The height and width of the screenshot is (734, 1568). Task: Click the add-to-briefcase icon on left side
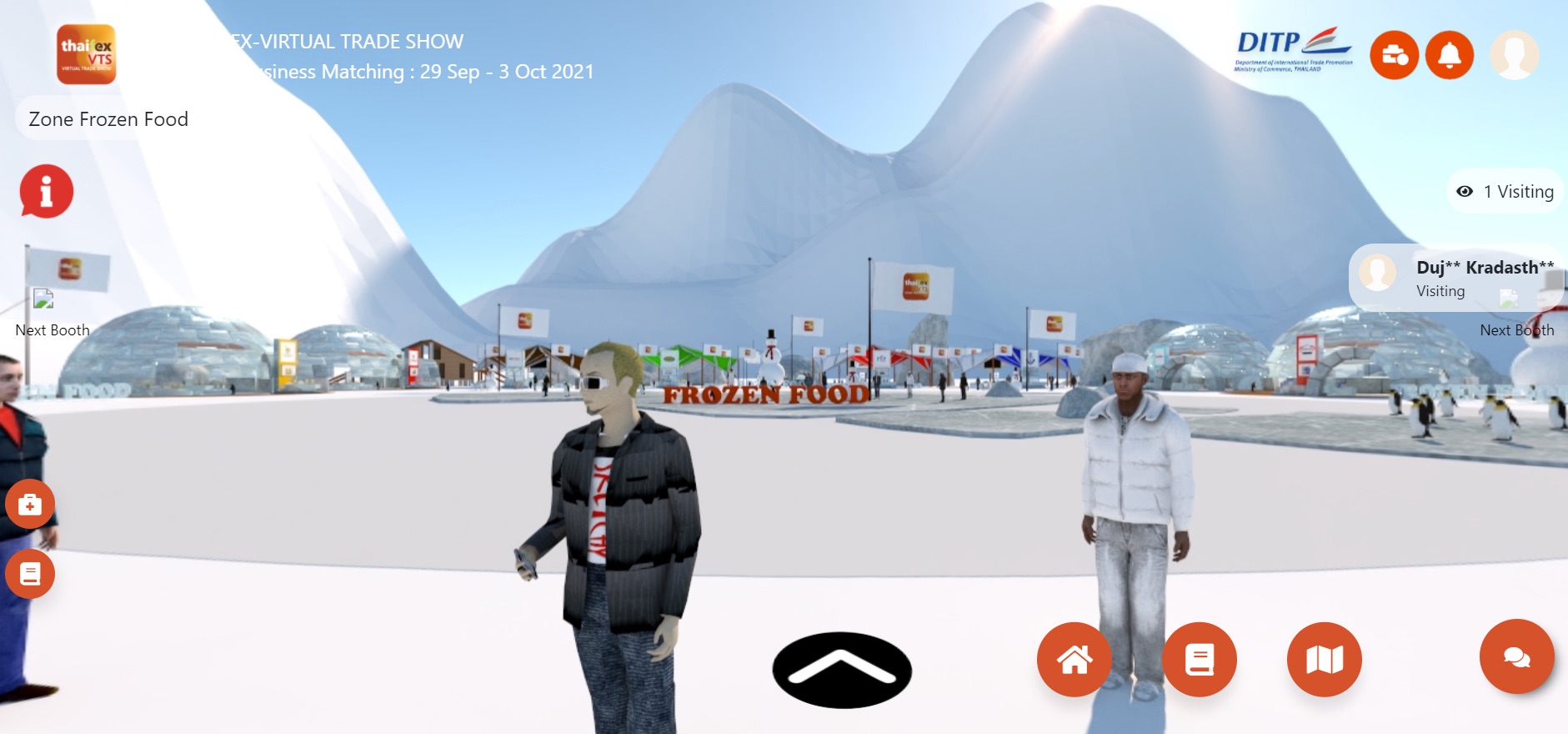(30, 505)
